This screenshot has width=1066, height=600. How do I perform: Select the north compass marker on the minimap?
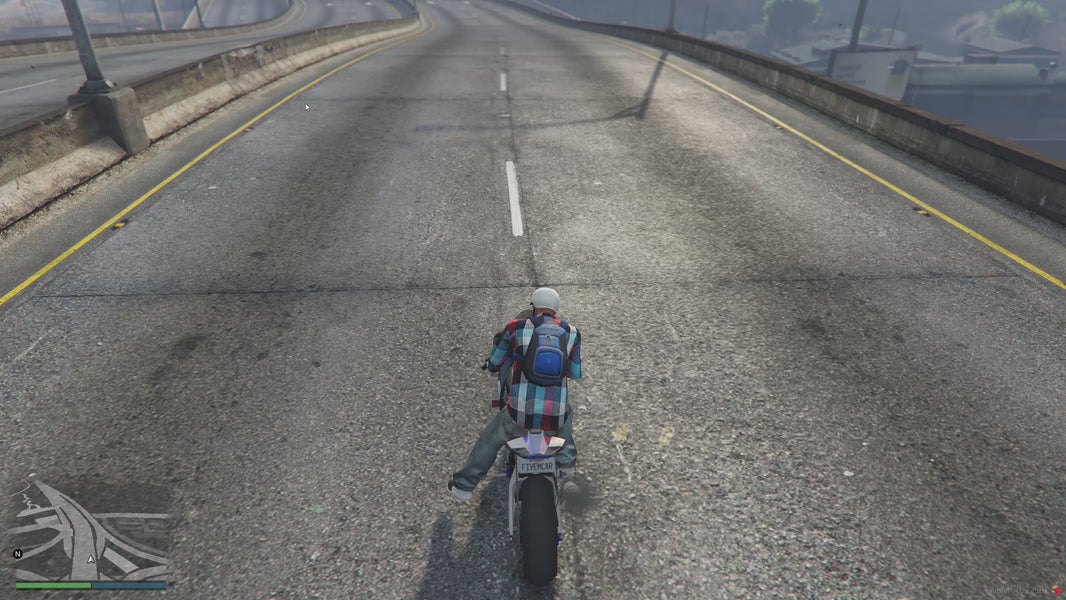tap(17, 553)
